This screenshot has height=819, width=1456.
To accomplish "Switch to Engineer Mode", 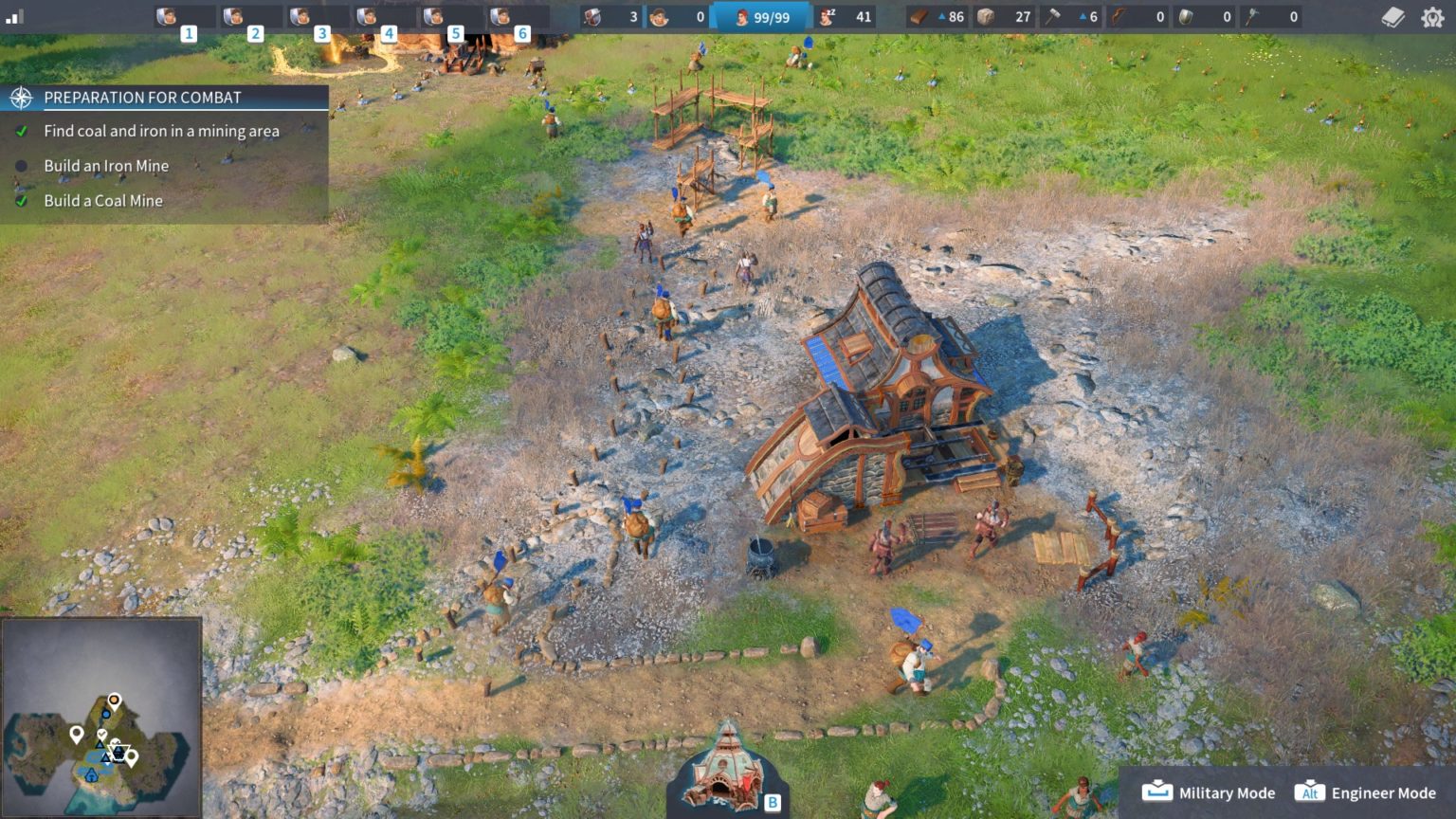I will [x=1366, y=792].
